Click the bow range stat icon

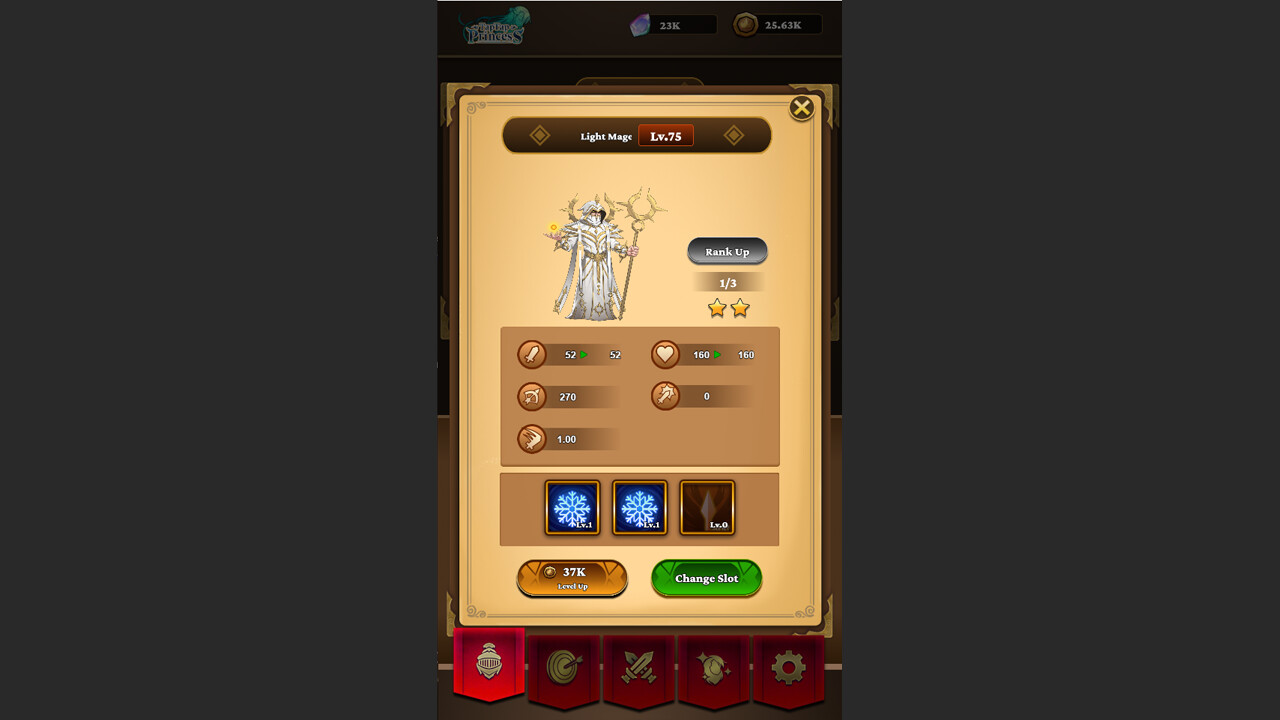tap(533, 397)
